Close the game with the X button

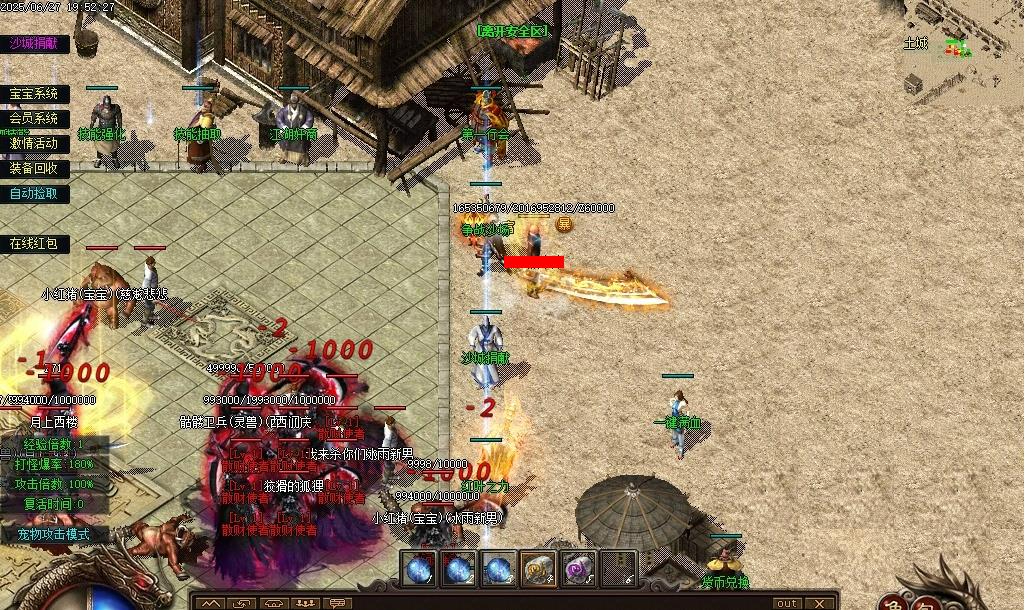click(x=818, y=603)
